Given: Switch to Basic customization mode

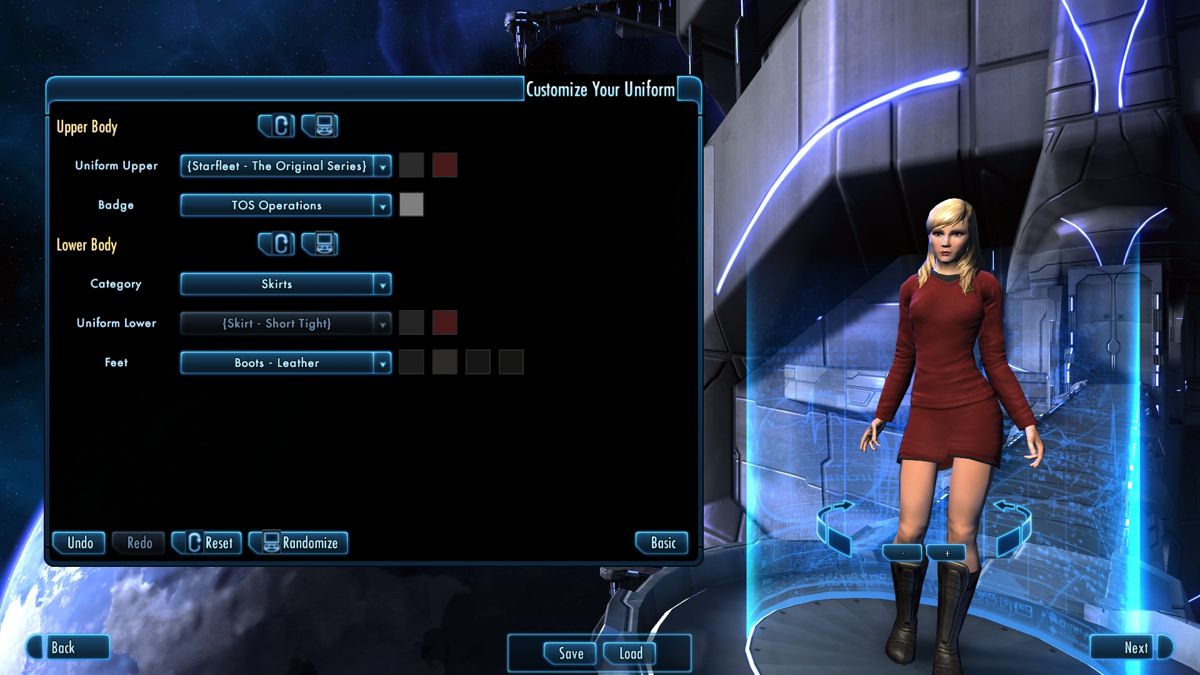Looking at the screenshot, I should point(663,543).
